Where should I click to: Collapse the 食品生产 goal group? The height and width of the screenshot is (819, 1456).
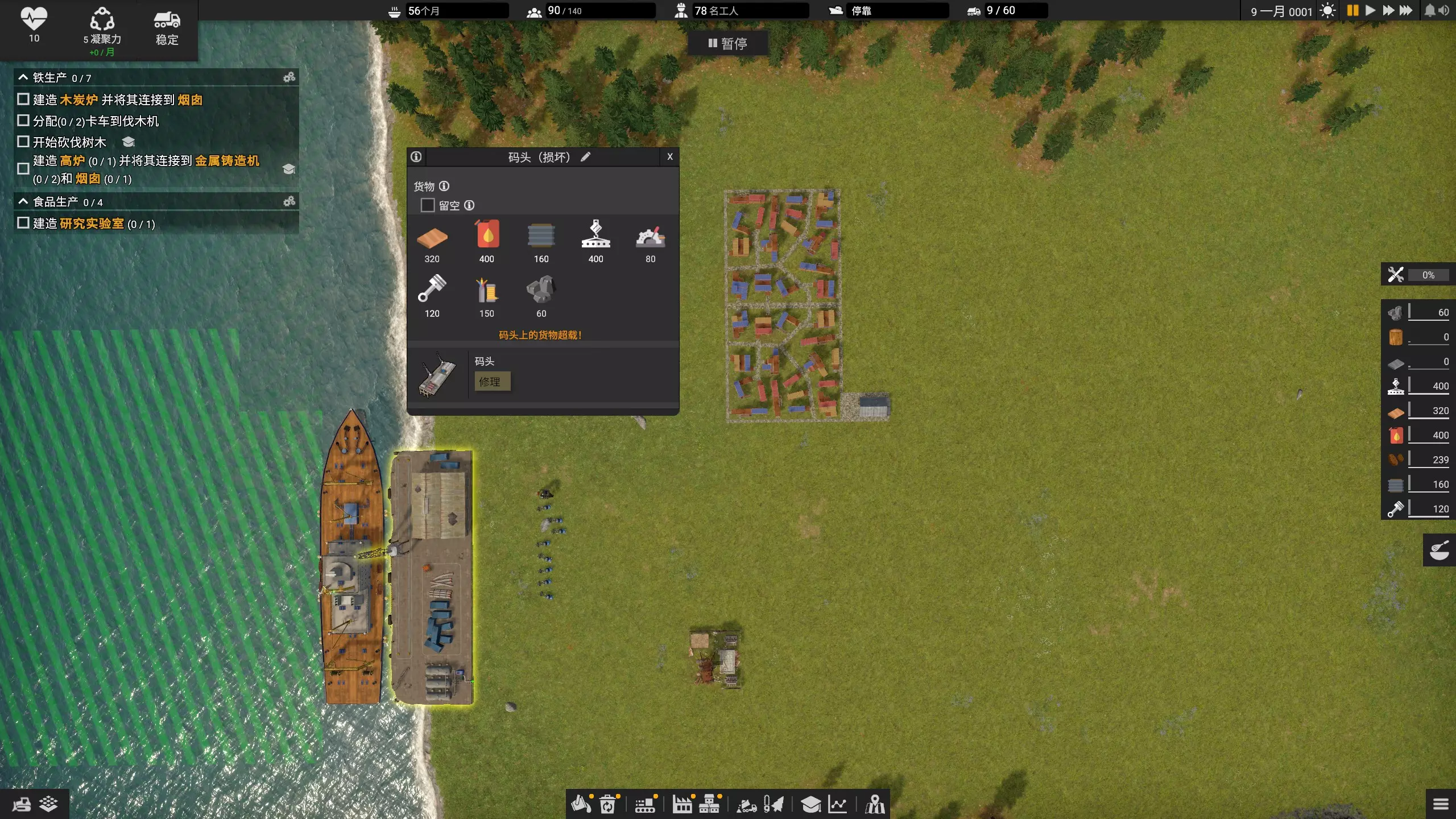[x=23, y=201]
